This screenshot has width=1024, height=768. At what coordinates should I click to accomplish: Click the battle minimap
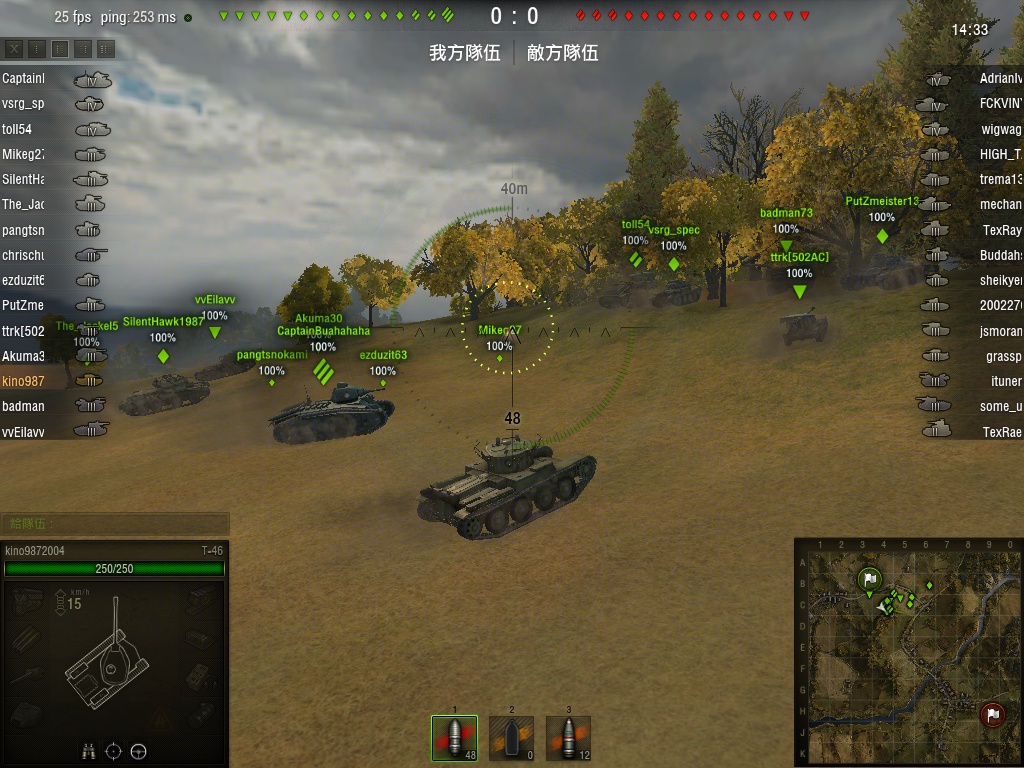[x=907, y=651]
